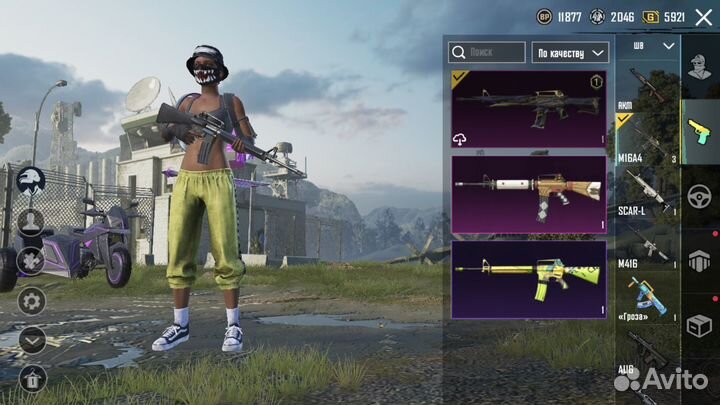This screenshot has width=720, height=405.
Task: Choose the white and tan M16A4 skin
Action: (528, 193)
